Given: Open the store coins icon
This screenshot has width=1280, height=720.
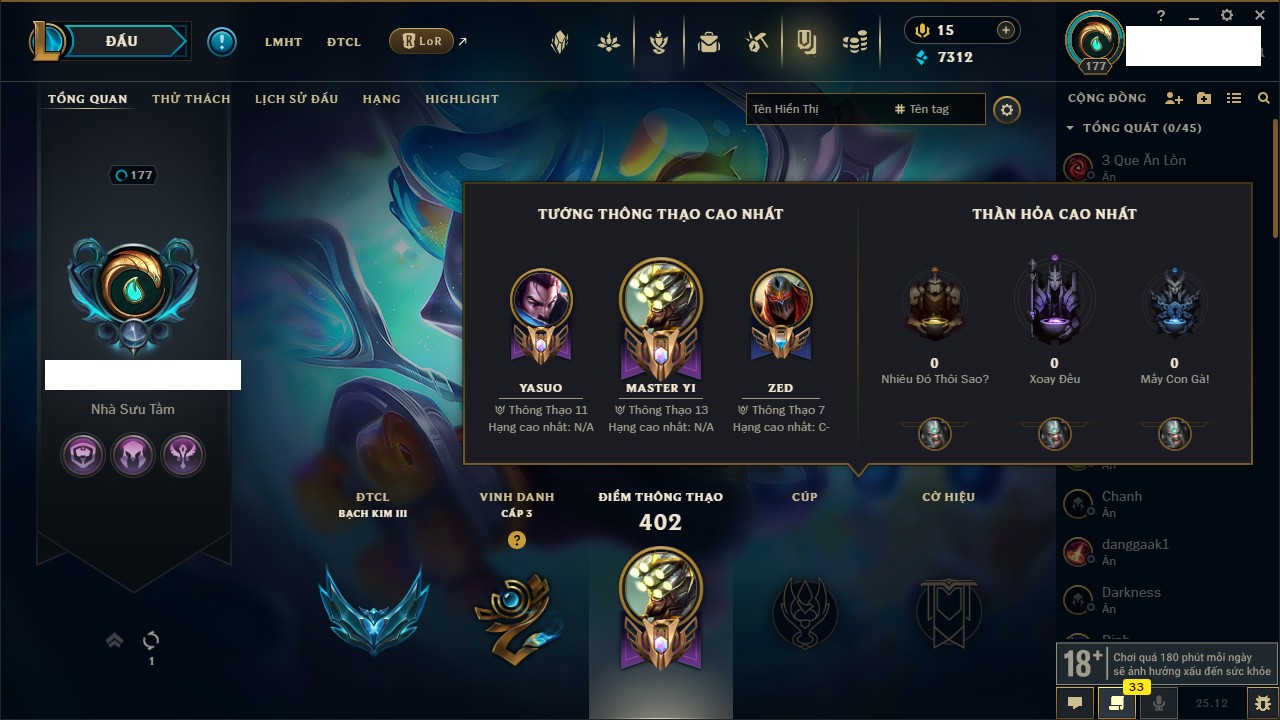Looking at the screenshot, I should [x=854, y=42].
